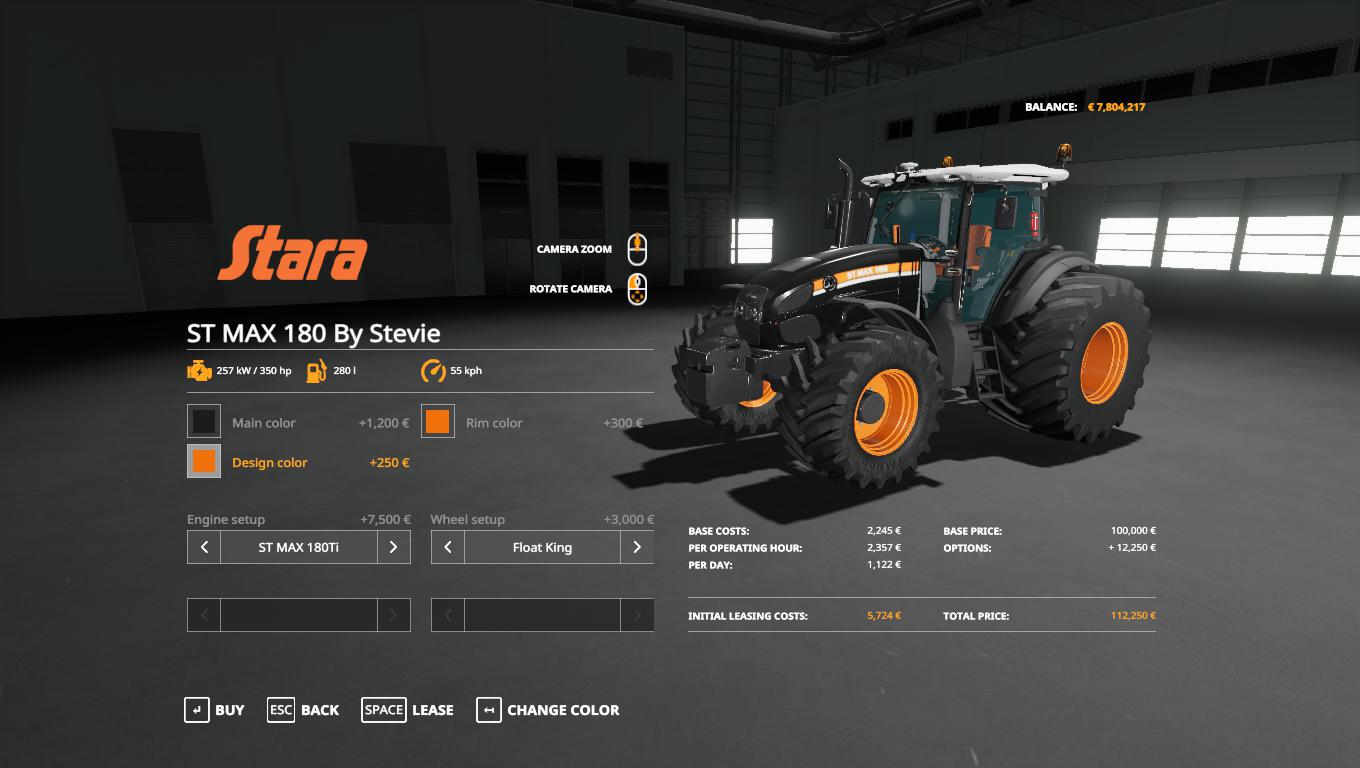Viewport: 1360px width, 768px height.
Task: Advance to next Engine setup option
Action: click(393, 547)
